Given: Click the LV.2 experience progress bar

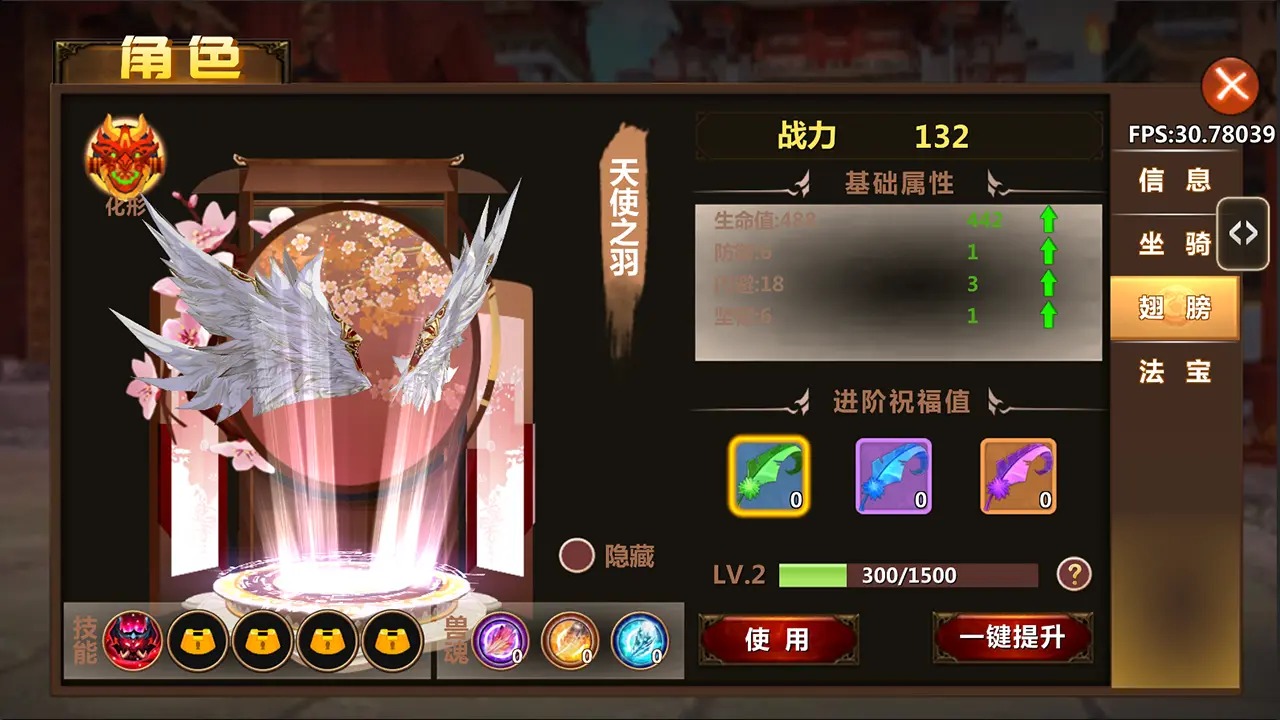Looking at the screenshot, I should (x=910, y=574).
